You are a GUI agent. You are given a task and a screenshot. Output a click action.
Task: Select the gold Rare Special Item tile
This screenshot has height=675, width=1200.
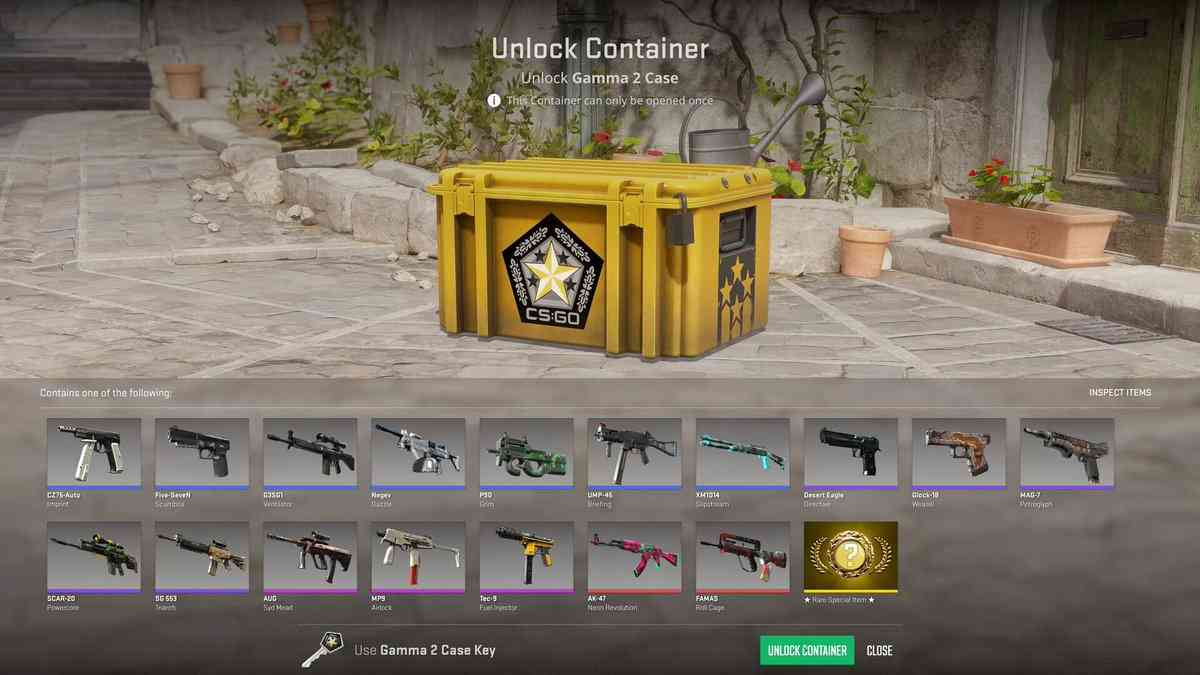tap(850, 557)
